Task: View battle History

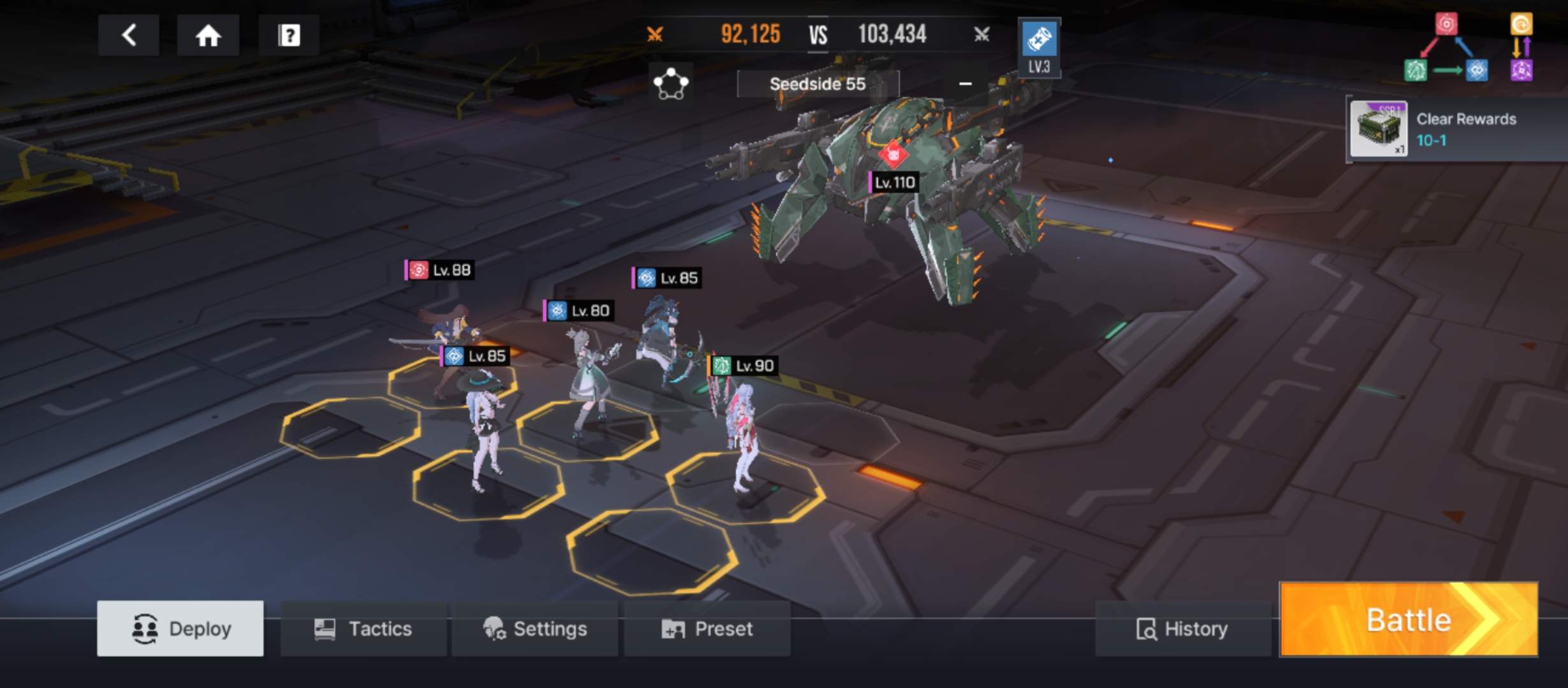Action: [x=1182, y=629]
